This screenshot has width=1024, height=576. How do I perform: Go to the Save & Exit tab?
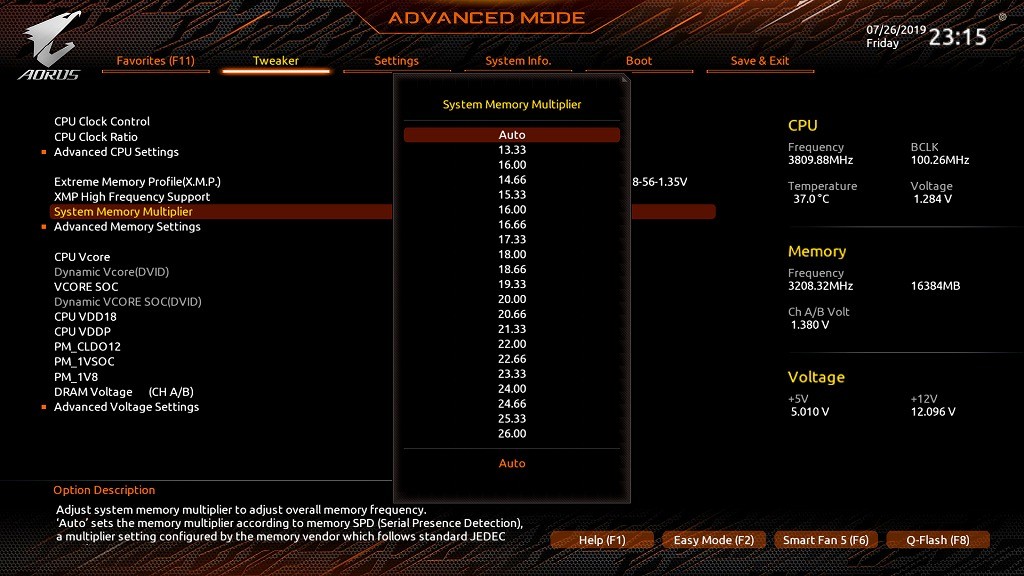click(760, 61)
